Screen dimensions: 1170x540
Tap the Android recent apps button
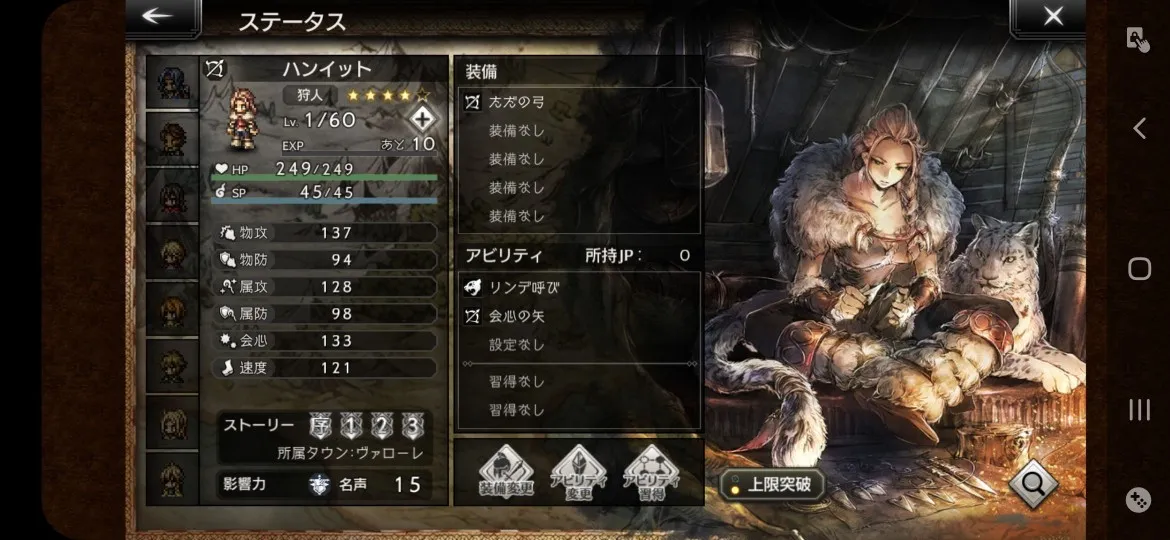1139,409
